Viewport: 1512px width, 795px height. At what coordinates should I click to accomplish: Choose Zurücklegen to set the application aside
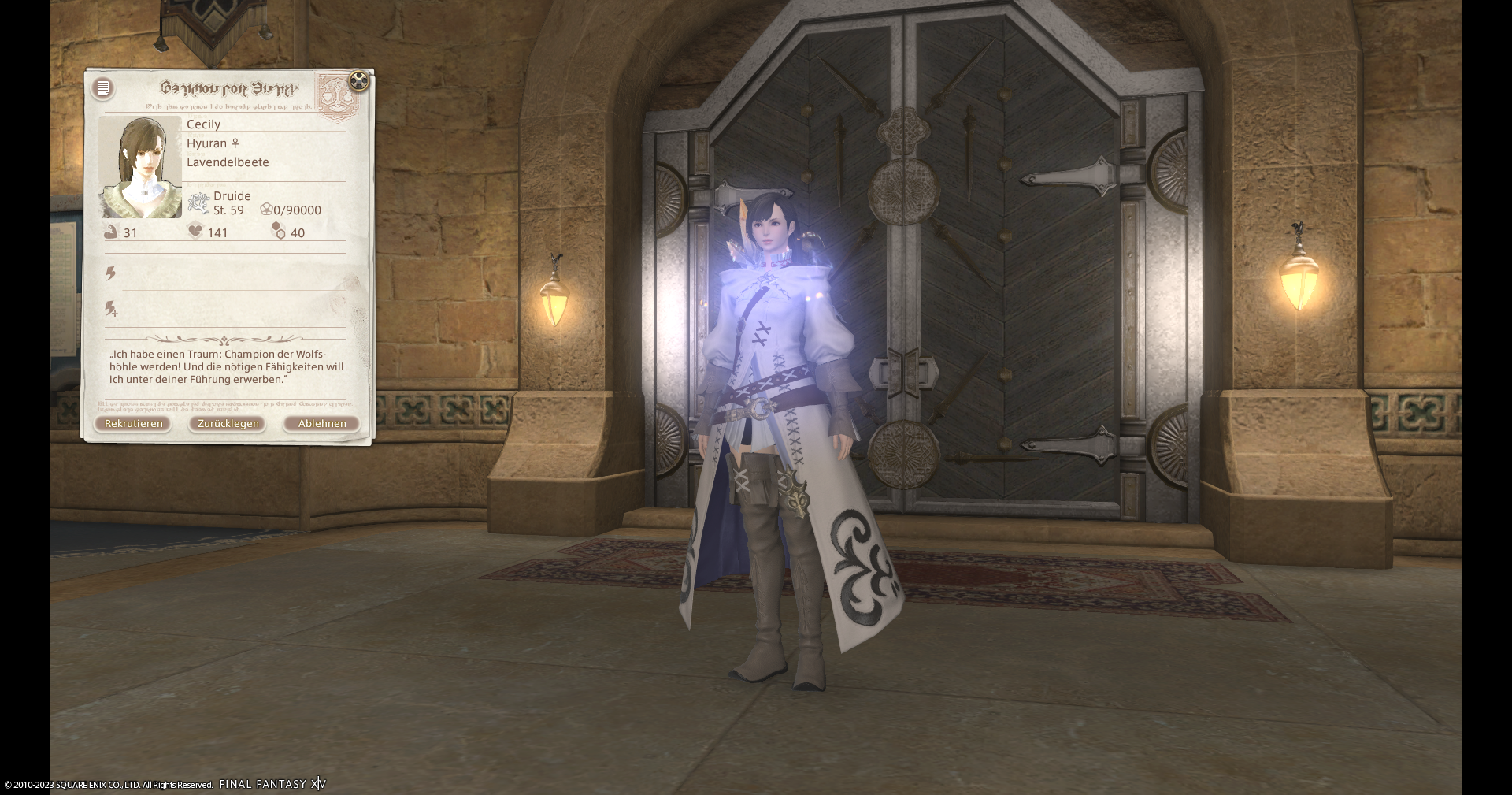coord(228,424)
